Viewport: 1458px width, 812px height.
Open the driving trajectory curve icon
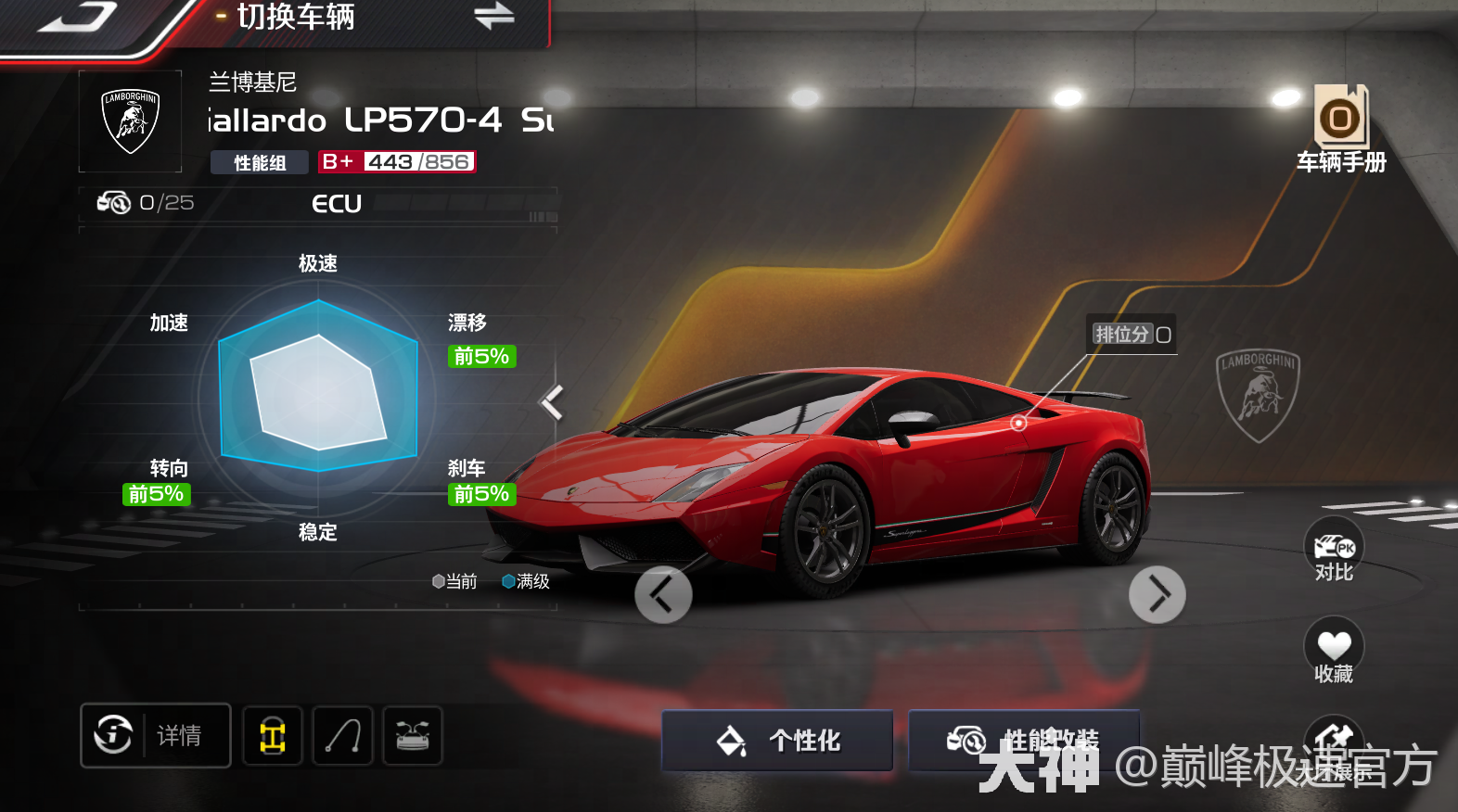pos(342,735)
